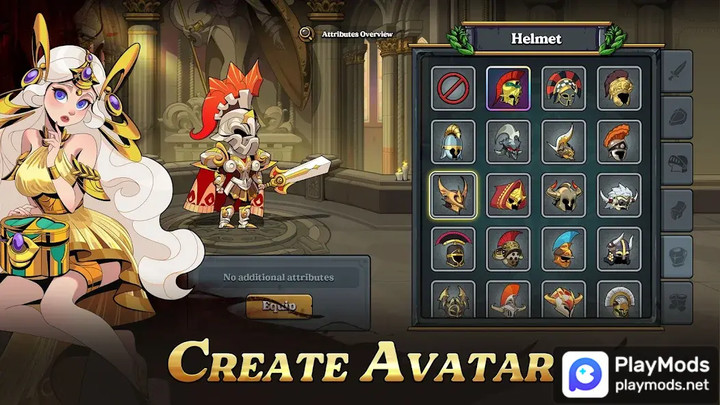Select the red hood helmet
The width and height of the screenshot is (720, 405).
pyautogui.click(x=509, y=195)
